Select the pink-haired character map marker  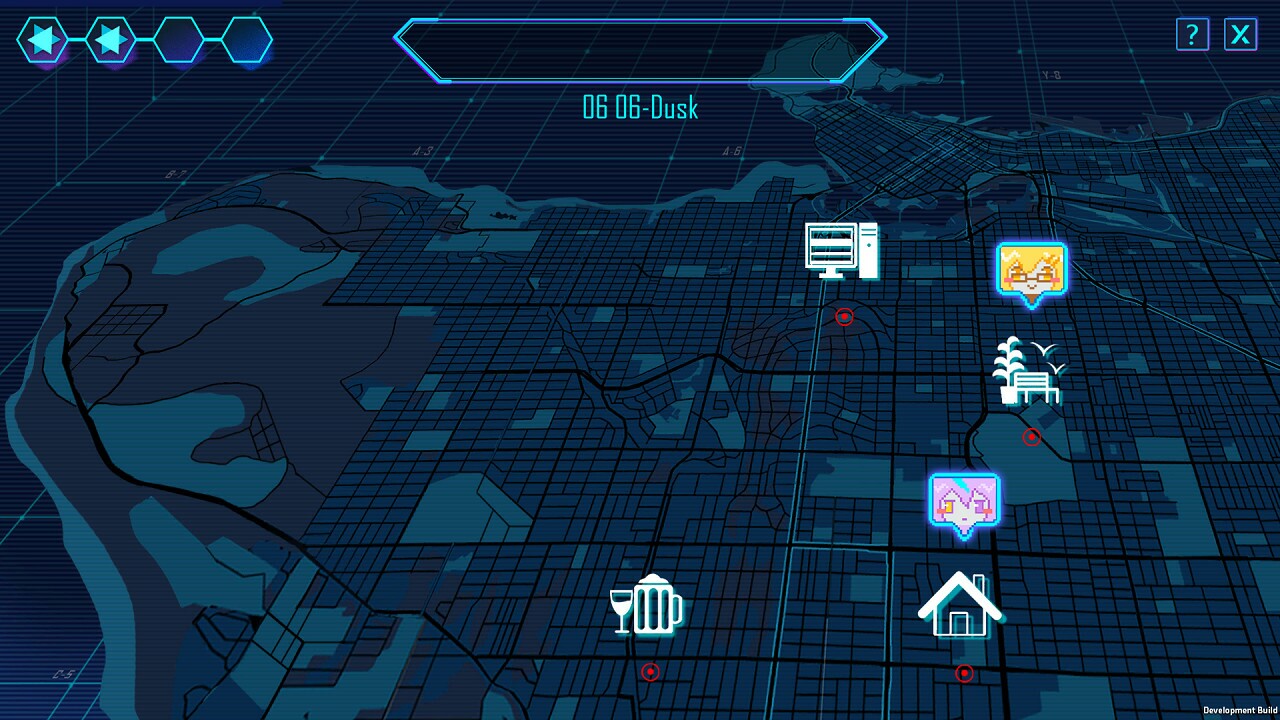pos(963,498)
